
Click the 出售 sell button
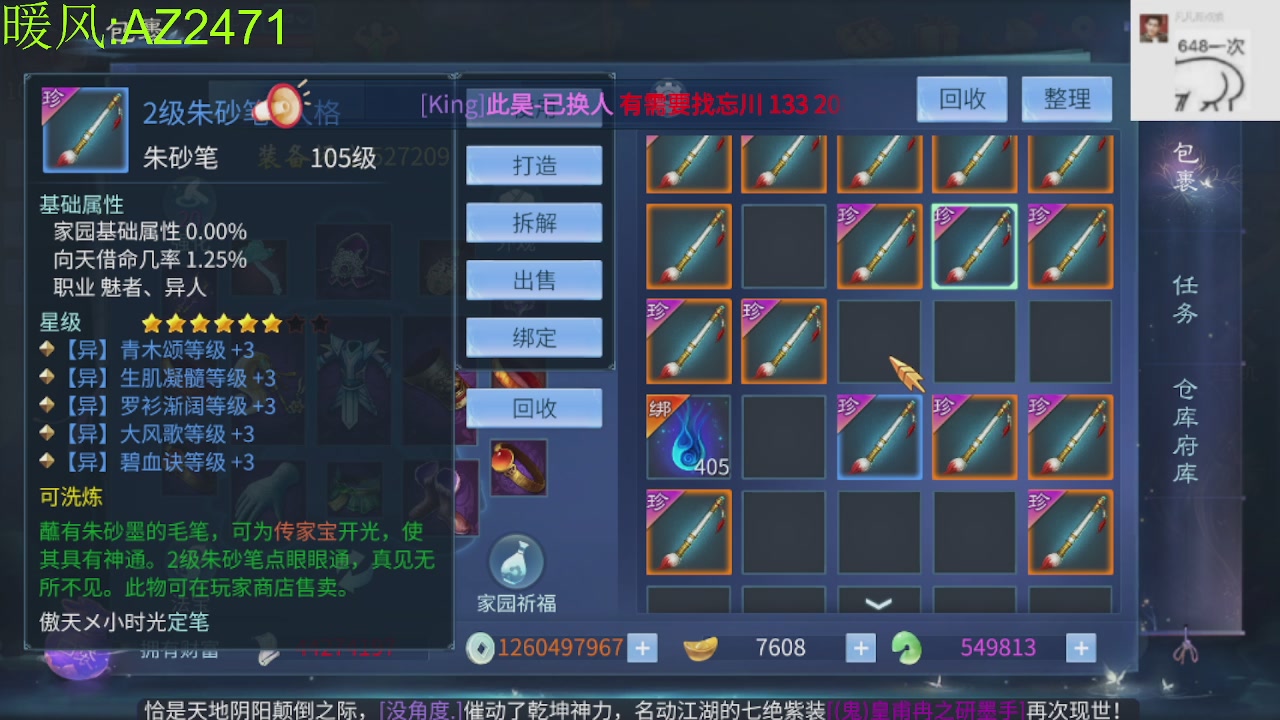(534, 280)
